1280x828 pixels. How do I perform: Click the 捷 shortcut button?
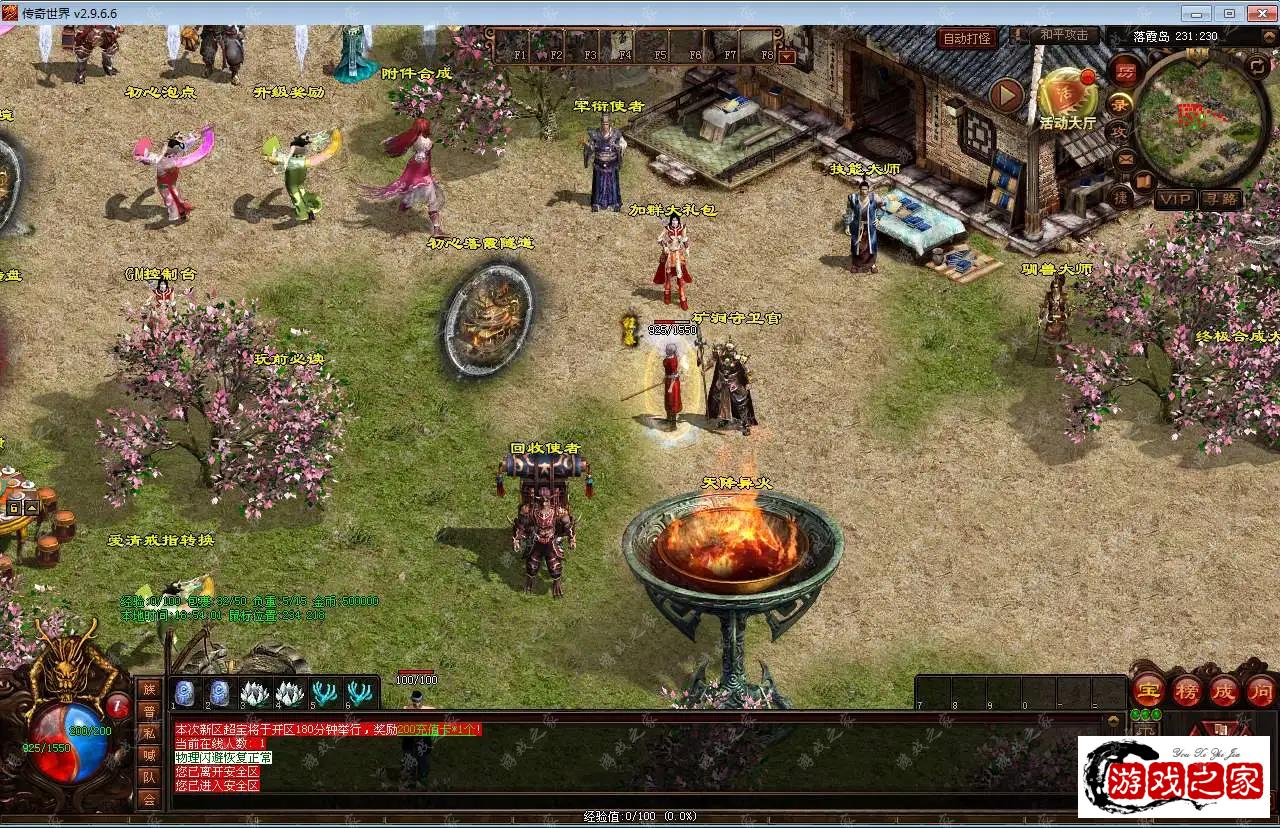pyautogui.click(x=1122, y=198)
